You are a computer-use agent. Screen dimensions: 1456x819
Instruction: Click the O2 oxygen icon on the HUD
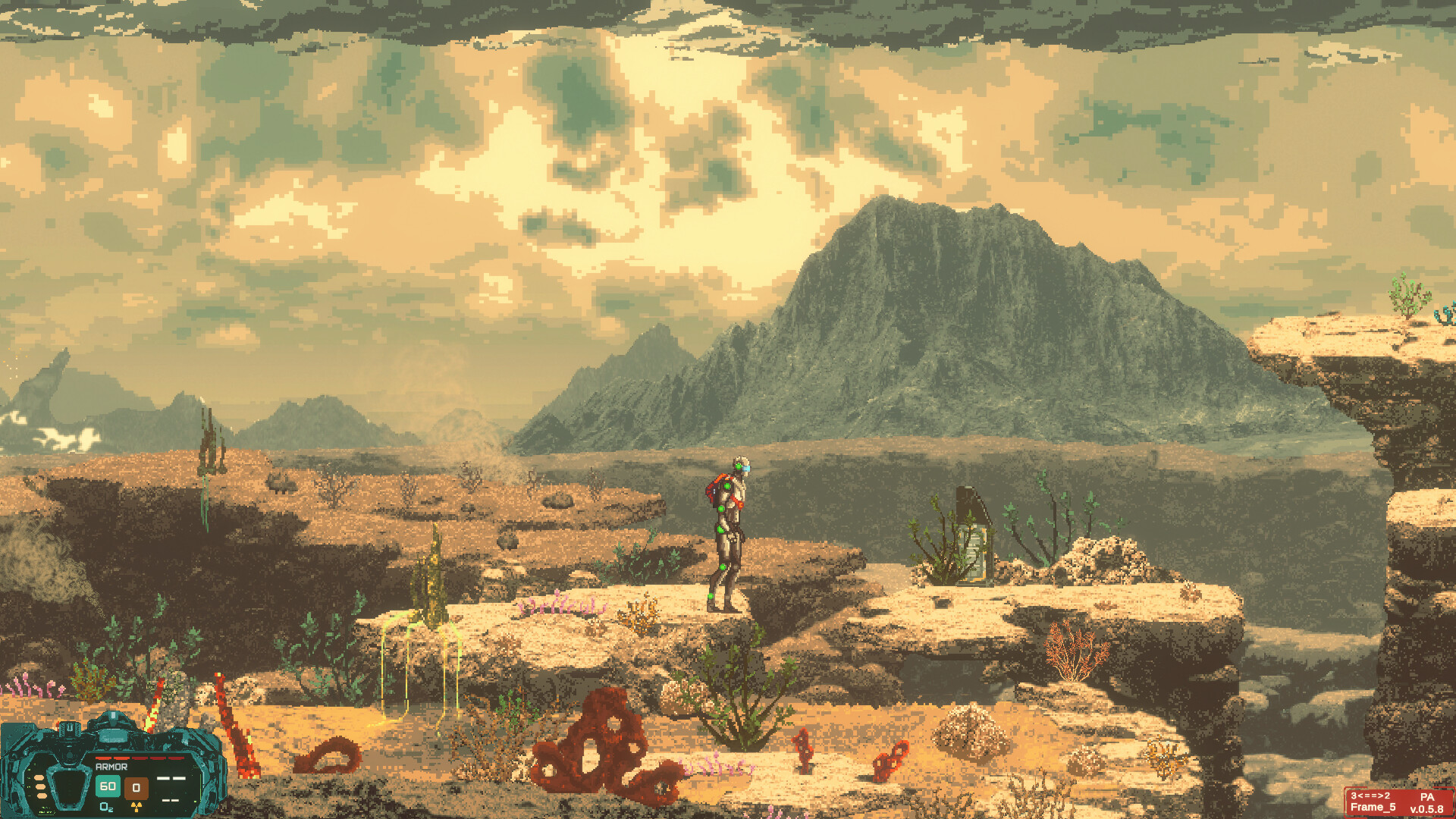point(106,809)
